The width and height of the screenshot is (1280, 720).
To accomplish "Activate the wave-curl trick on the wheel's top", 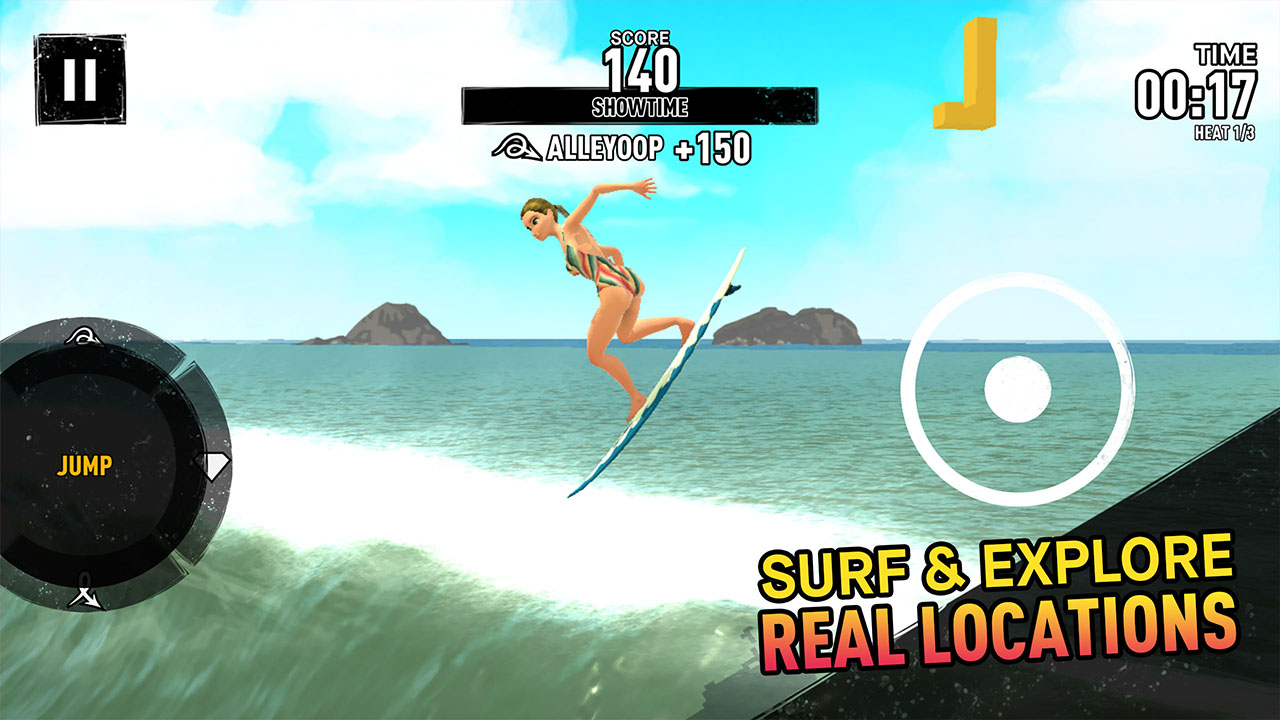I will 82,336.
